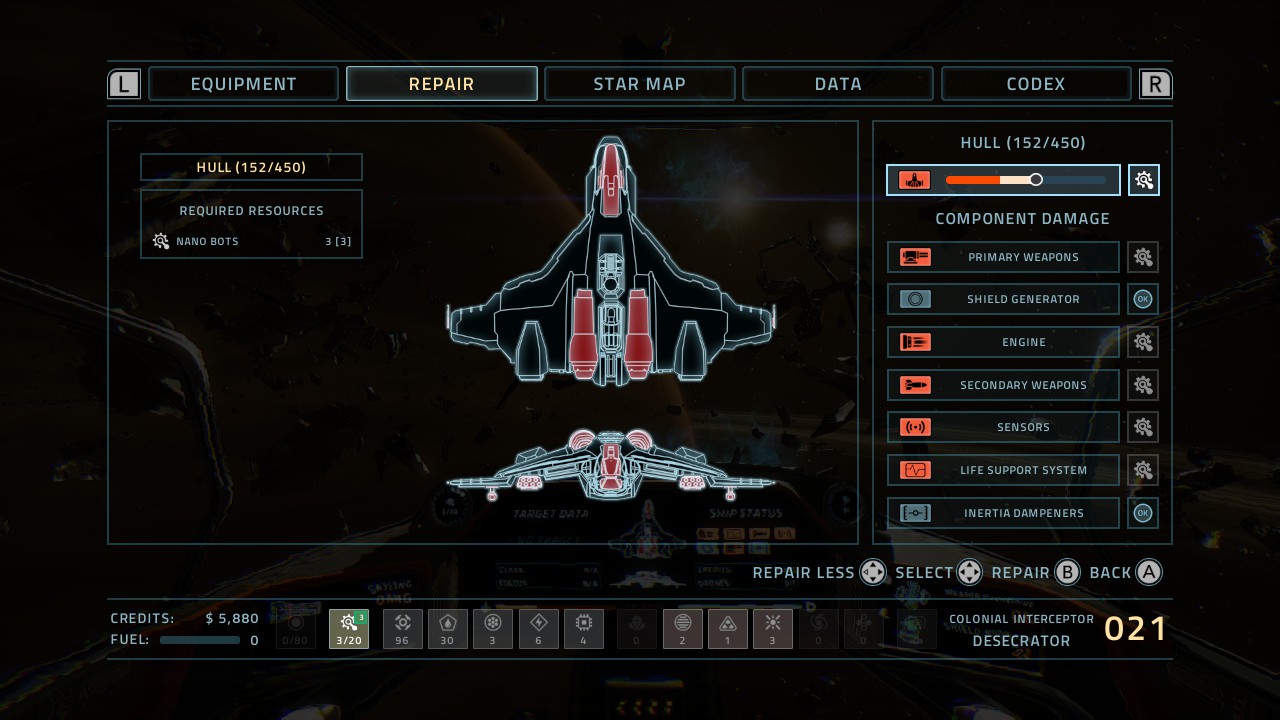Viewport: 1280px width, 720px height.
Task: Click the Secondary Weapons missile icon
Action: pyautogui.click(x=916, y=385)
